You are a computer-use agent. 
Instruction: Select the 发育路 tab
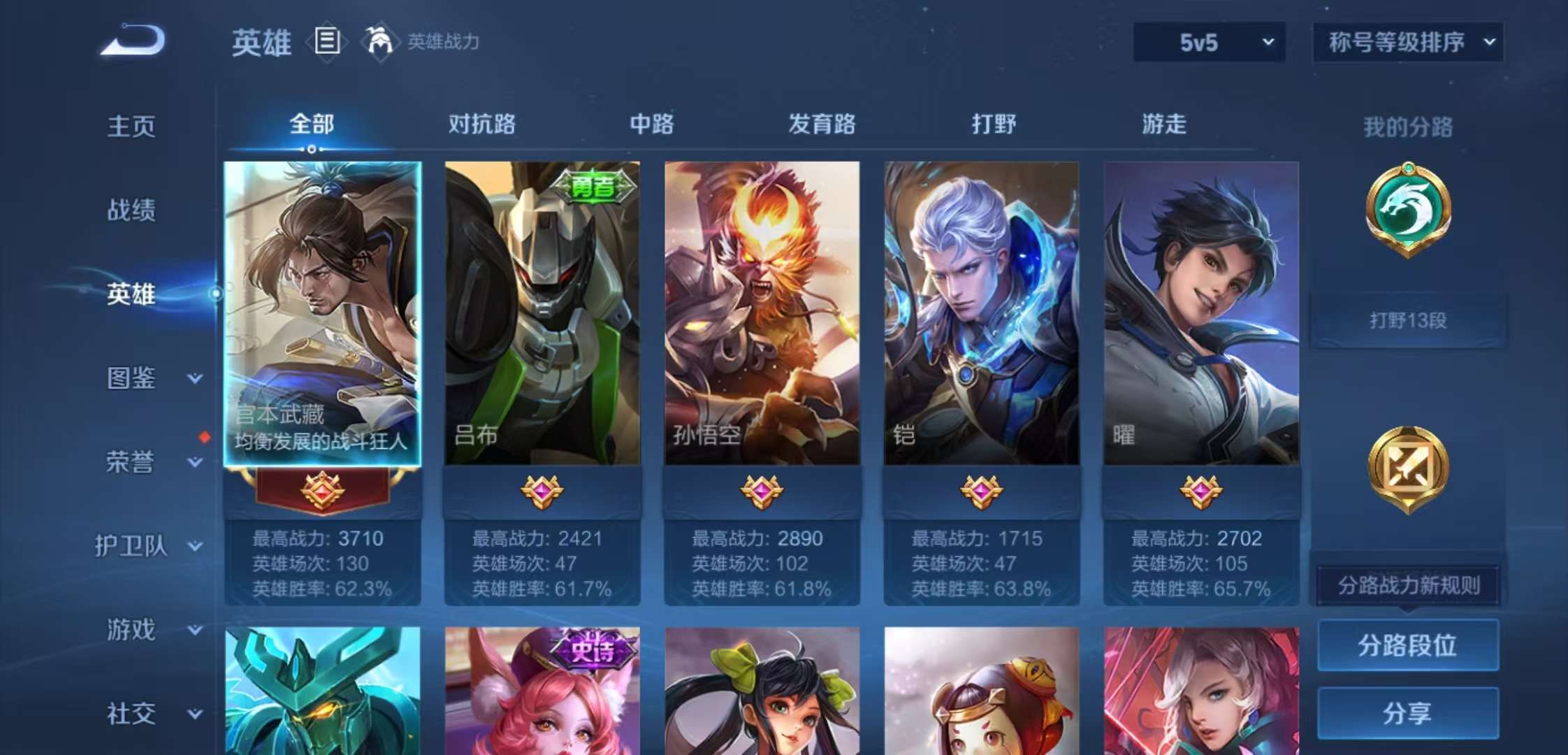pos(822,124)
